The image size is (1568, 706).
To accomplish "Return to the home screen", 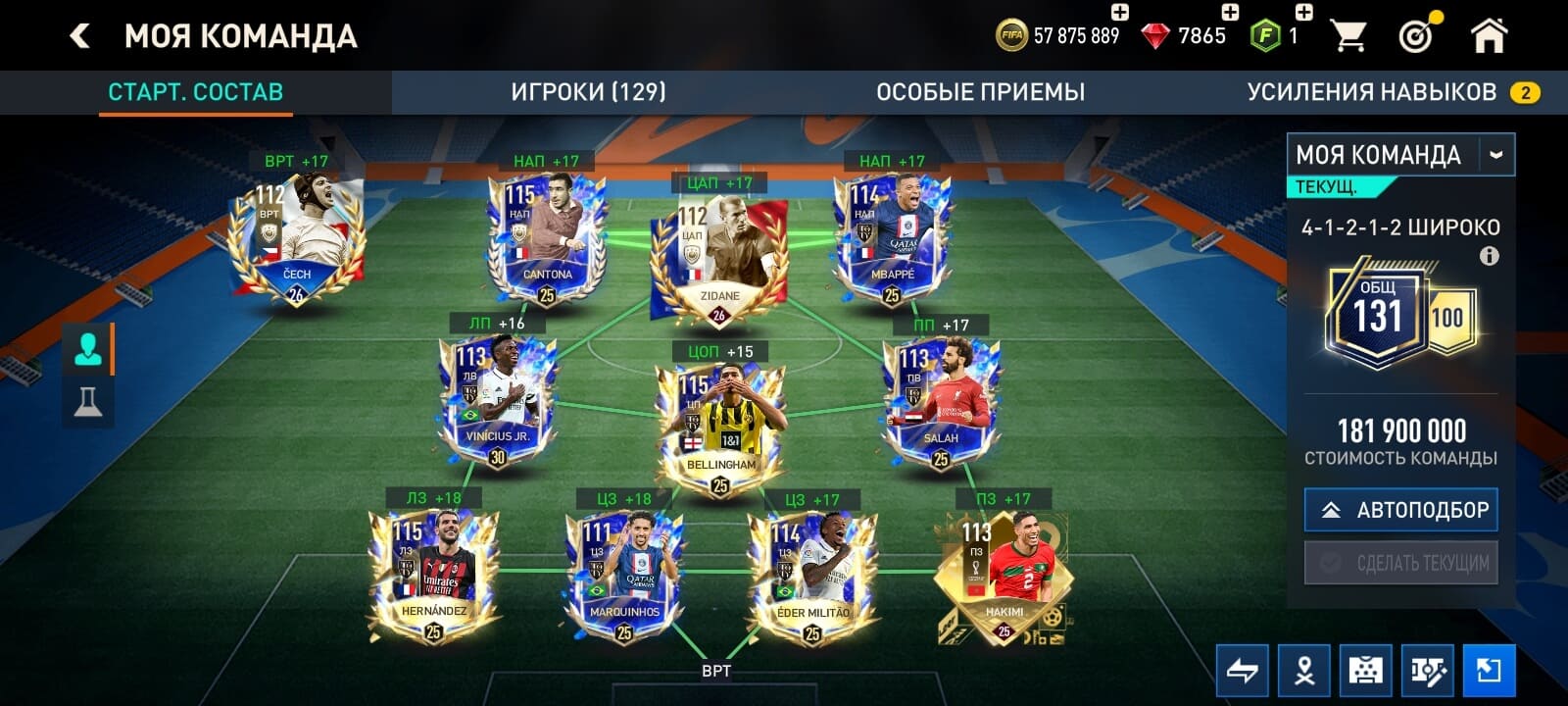I will pos(1489,36).
